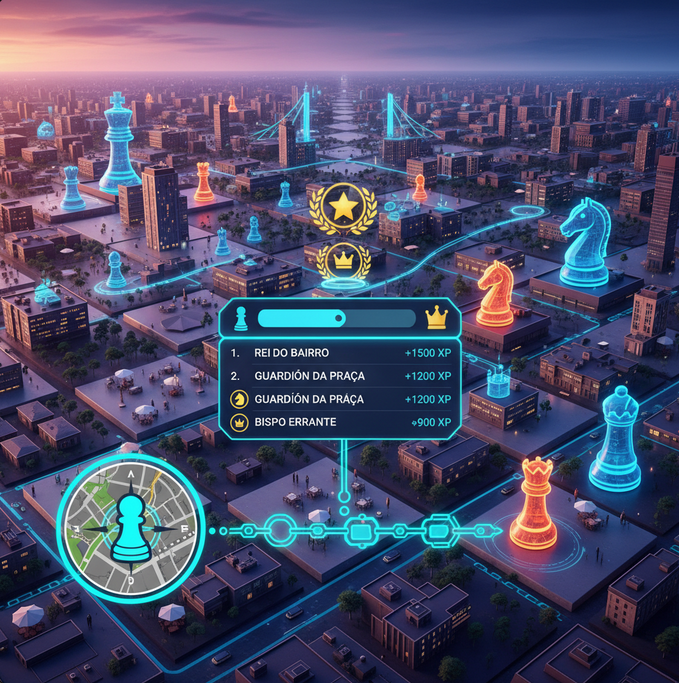Pick the Guardión da Praça row with knight icon
Viewport: 679px width, 683px height.
point(340,399)
